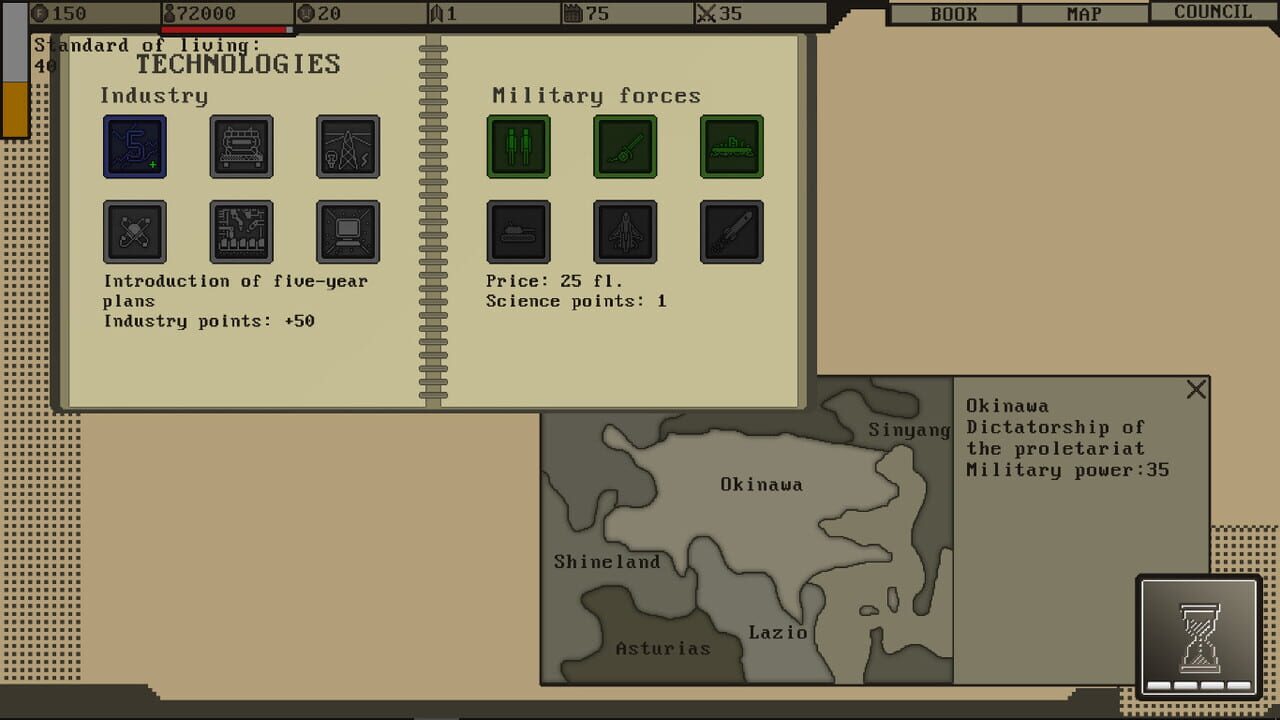Open the BOOK panel
Screen dimensions: 1280x720
pyautogui.click(x=951, y=13)
